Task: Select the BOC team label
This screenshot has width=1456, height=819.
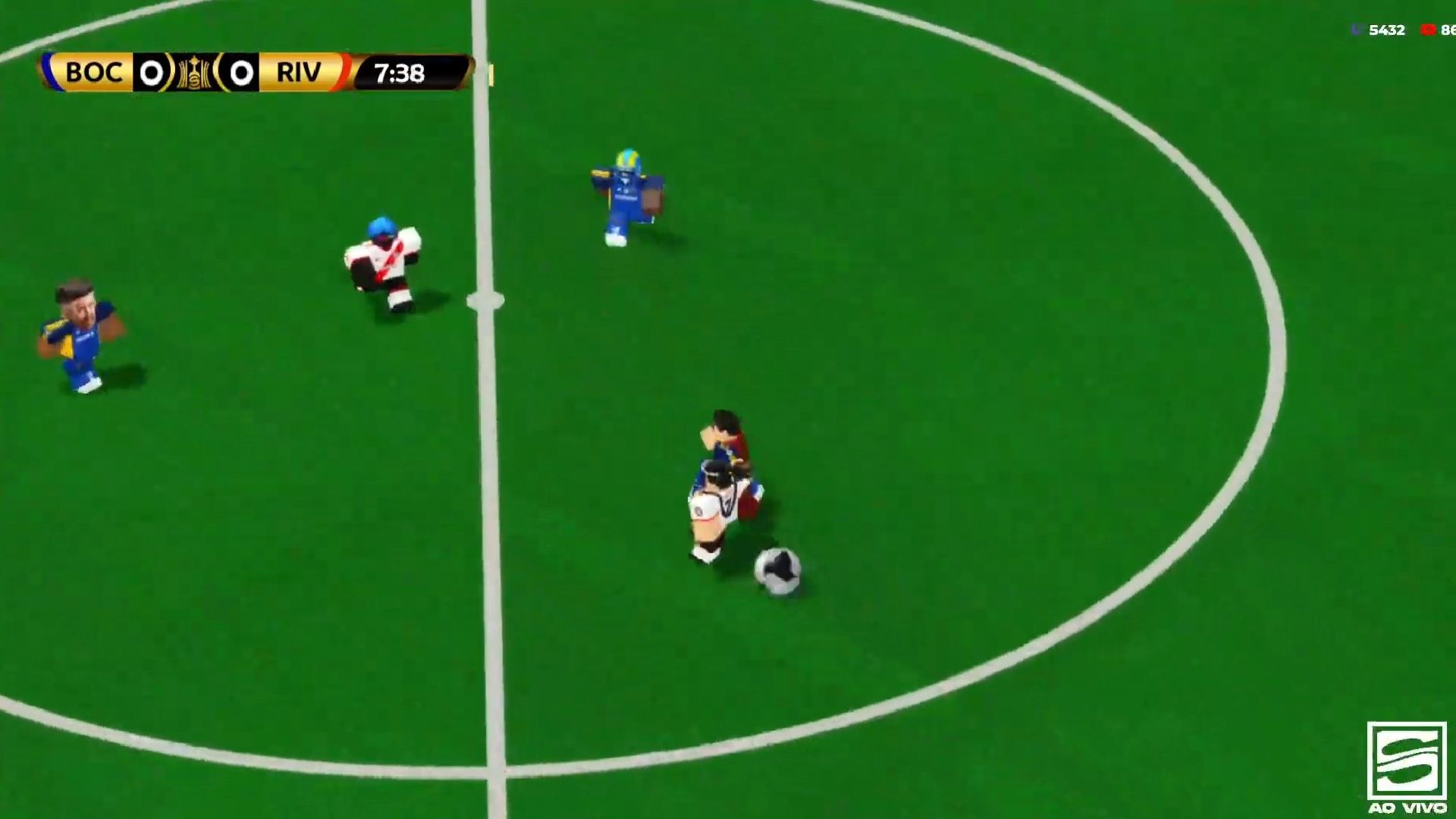Action: [x=95, y=73]
